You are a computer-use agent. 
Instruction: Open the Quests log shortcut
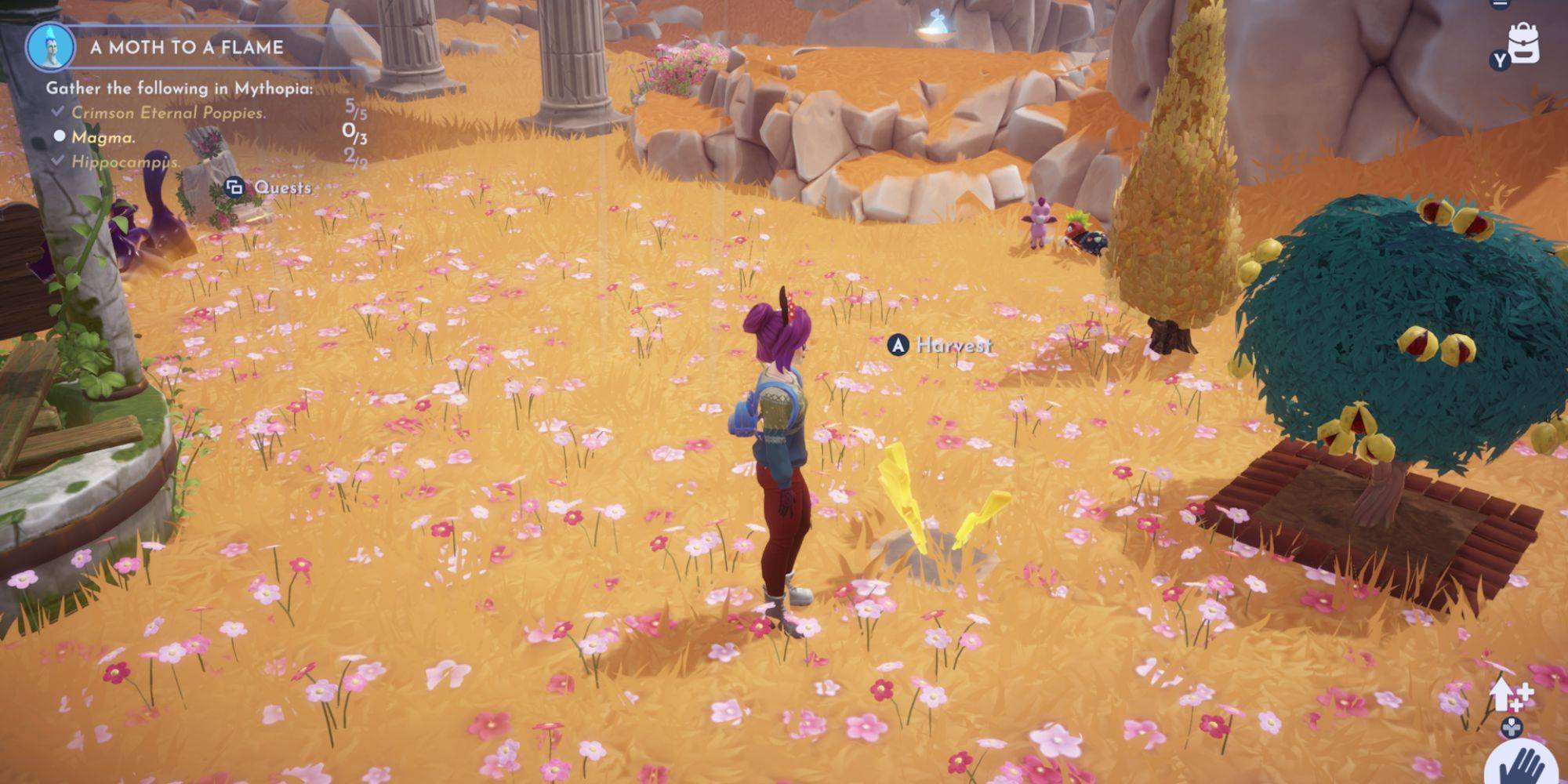pos(269,187)
